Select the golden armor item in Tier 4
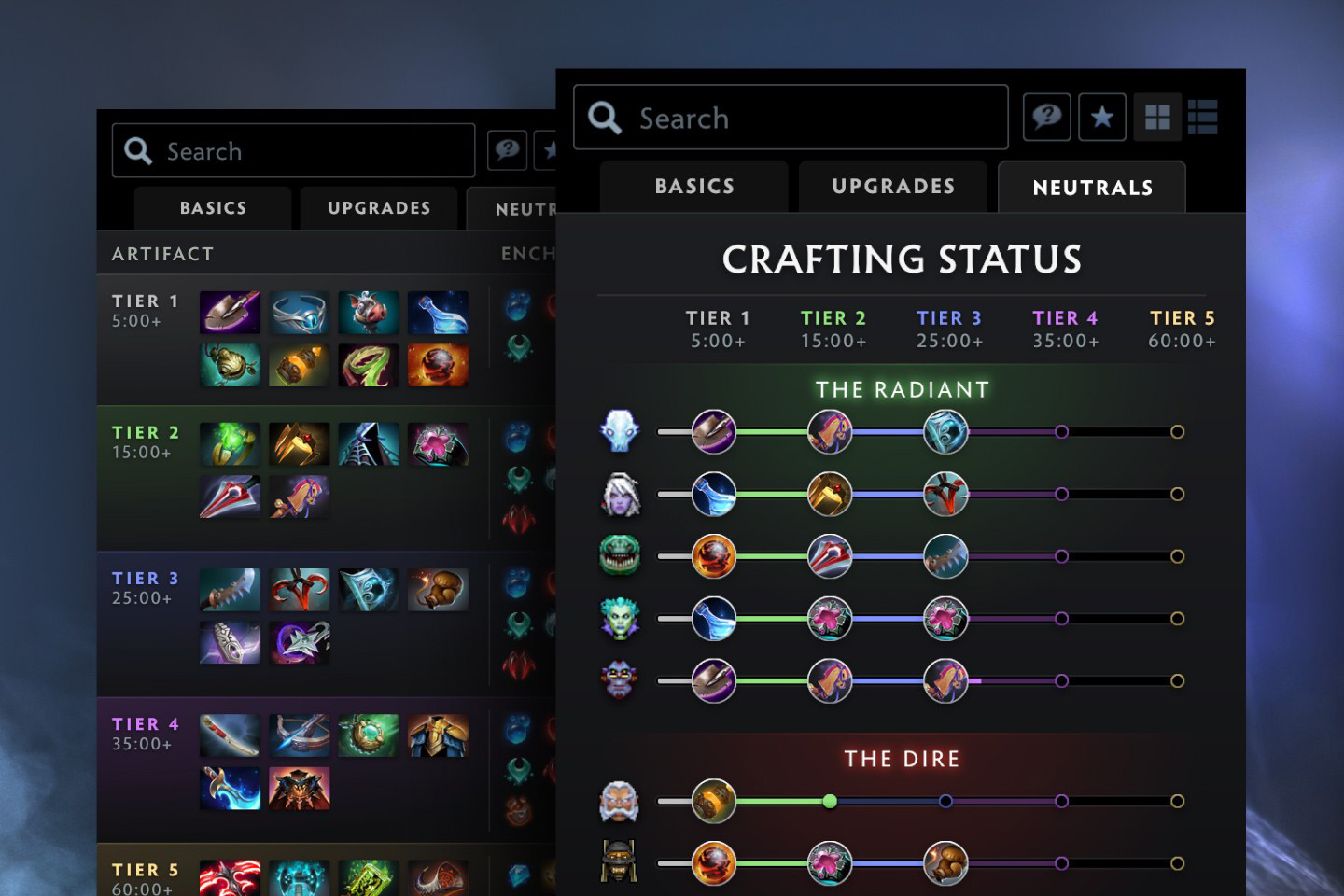The width and height of the screenshot is (1344, 896). point(437,735)
